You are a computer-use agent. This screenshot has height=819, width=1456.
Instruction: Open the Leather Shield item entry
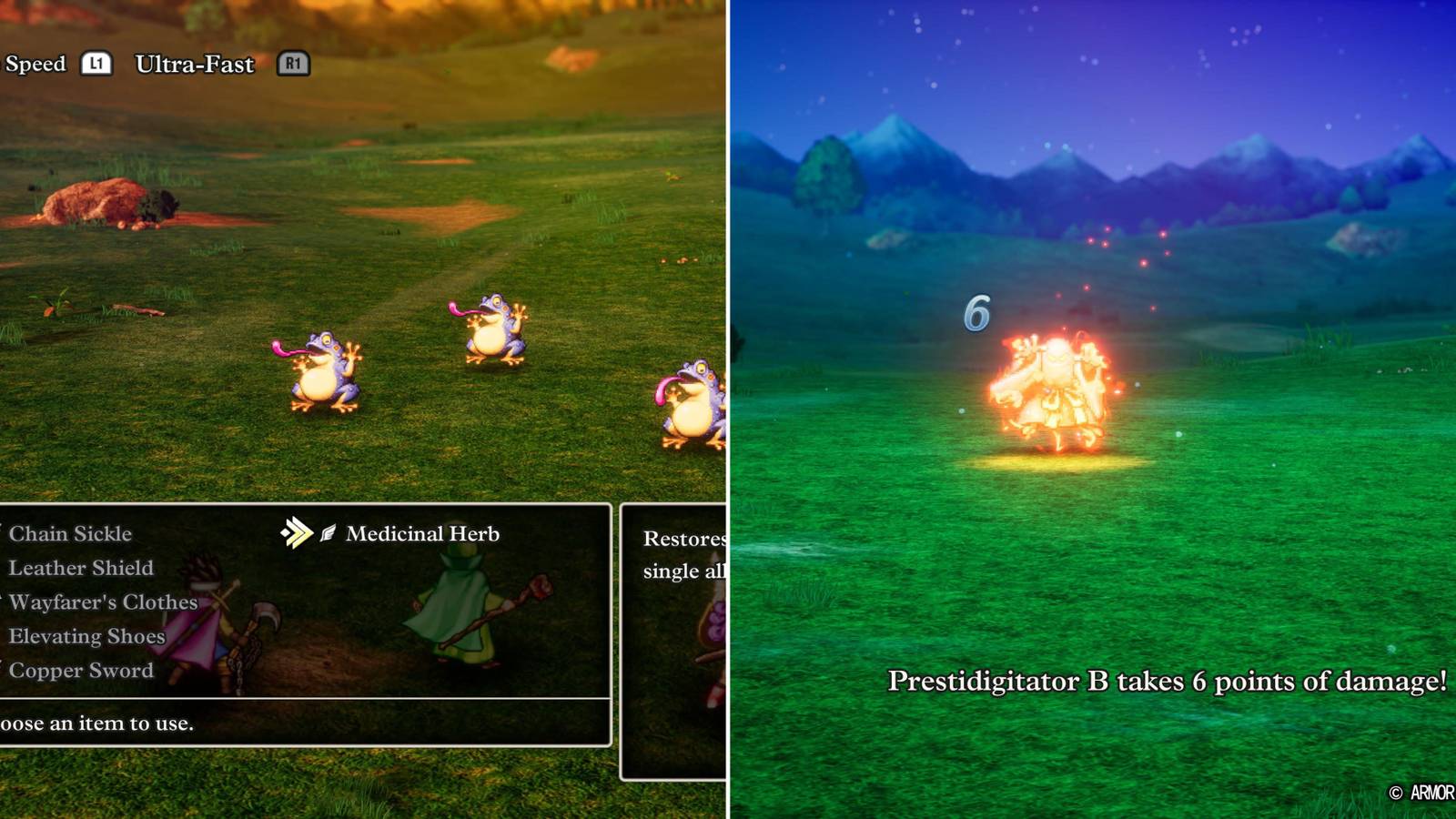(80, 569)
